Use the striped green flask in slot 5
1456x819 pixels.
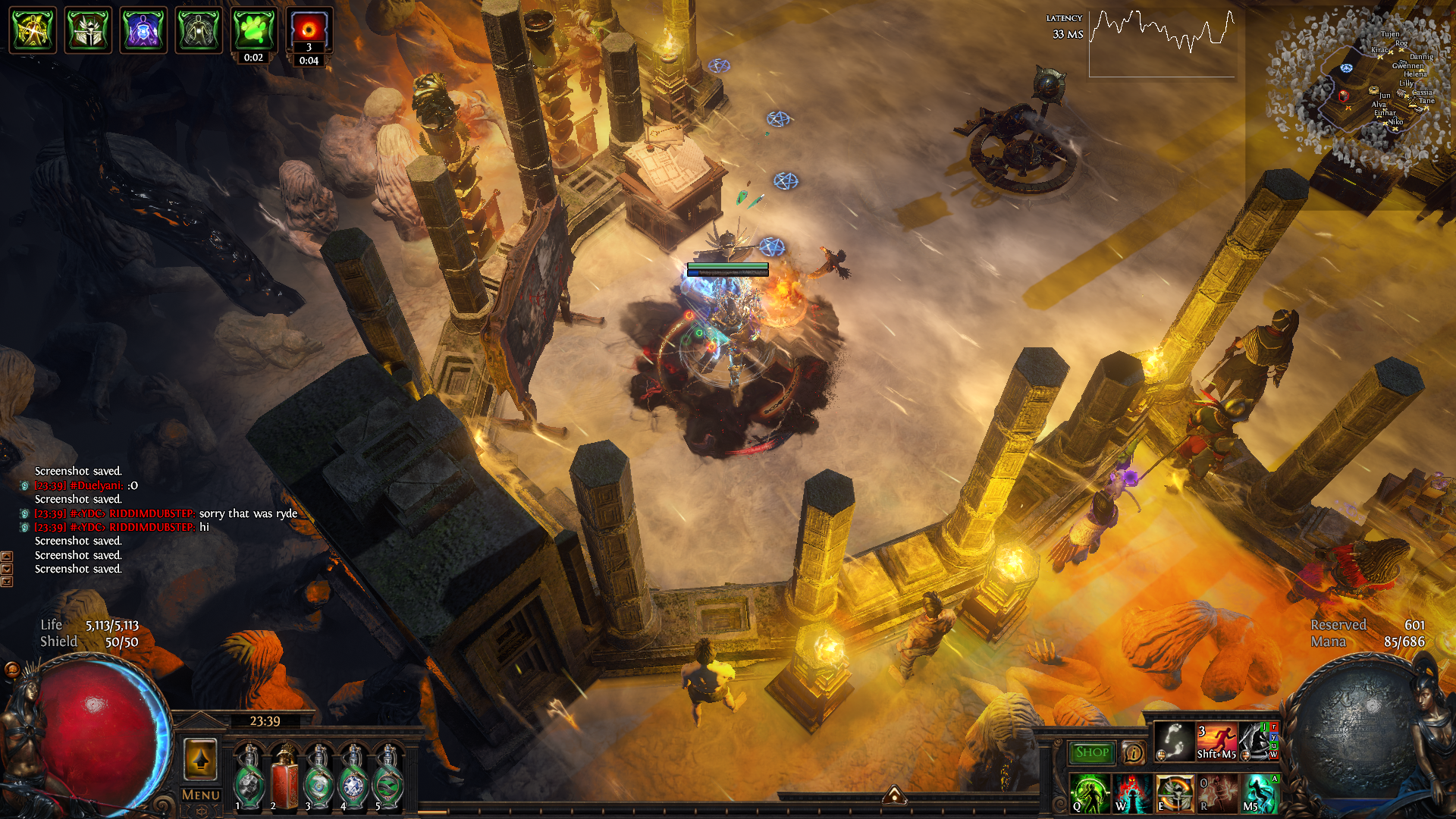coord(388,778)
